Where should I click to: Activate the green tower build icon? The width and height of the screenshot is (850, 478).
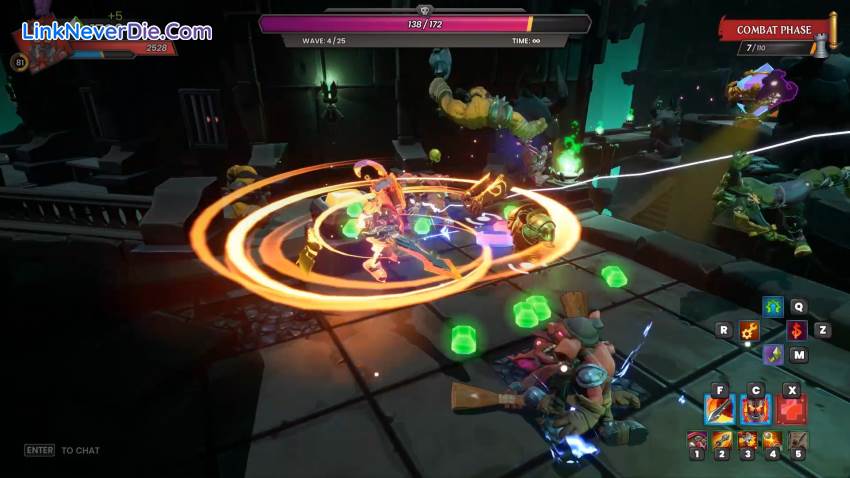[x=772, y=307]
